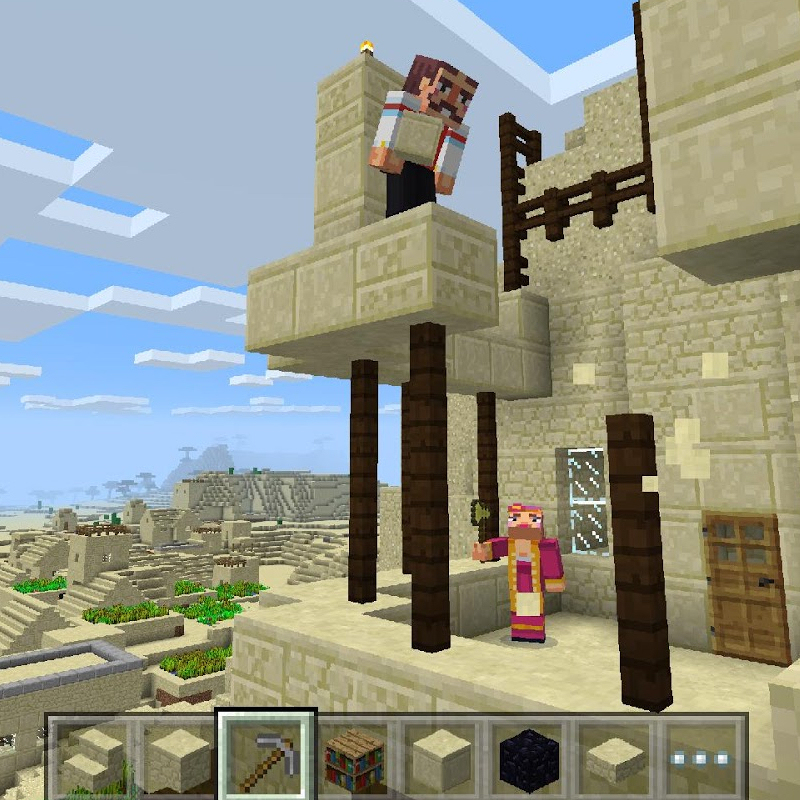
Task: Select the iron pickaxe hotbar slot
Action: click(266, 757)
